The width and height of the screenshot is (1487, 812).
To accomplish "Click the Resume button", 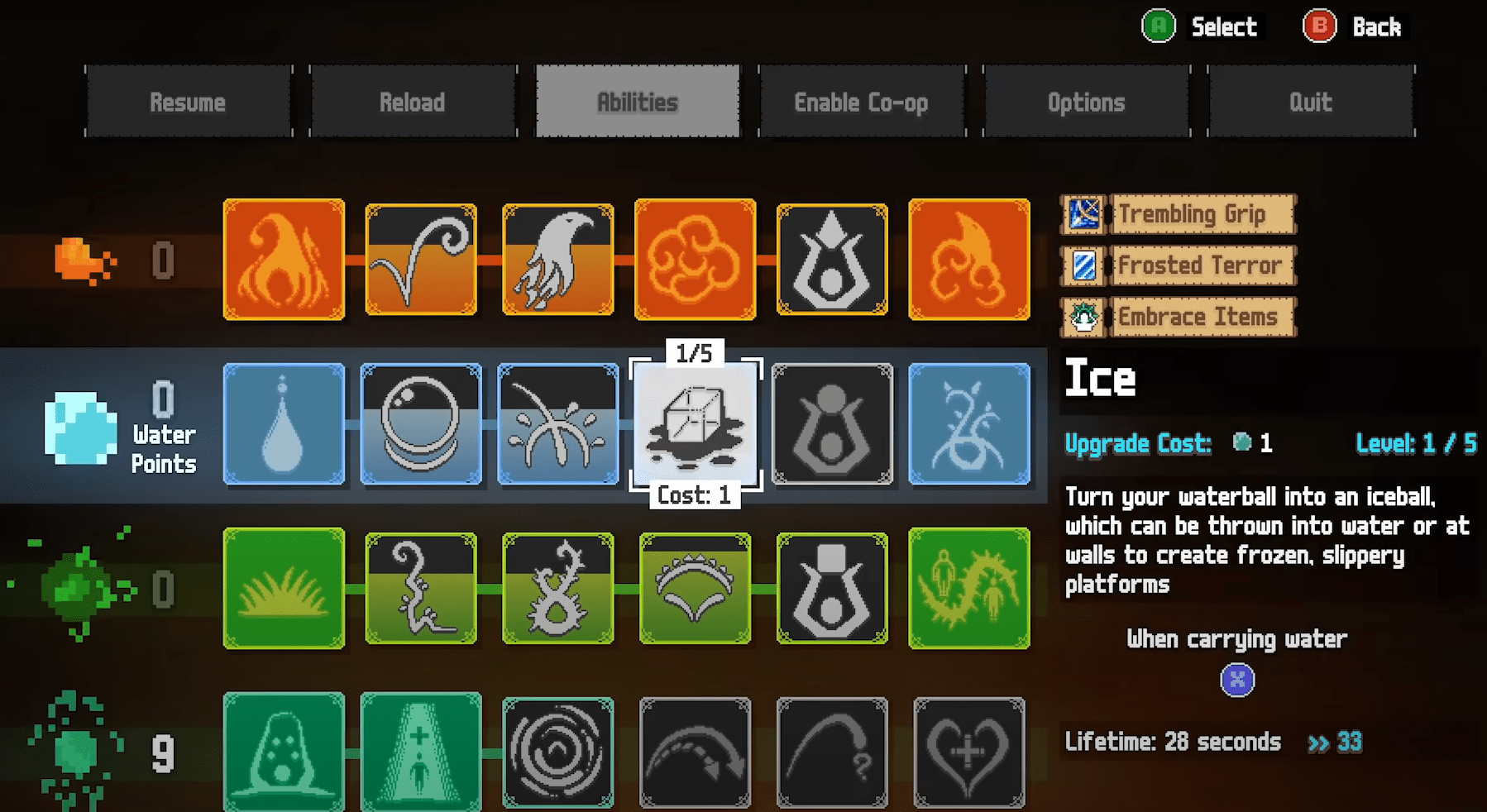I will (188, 101).
